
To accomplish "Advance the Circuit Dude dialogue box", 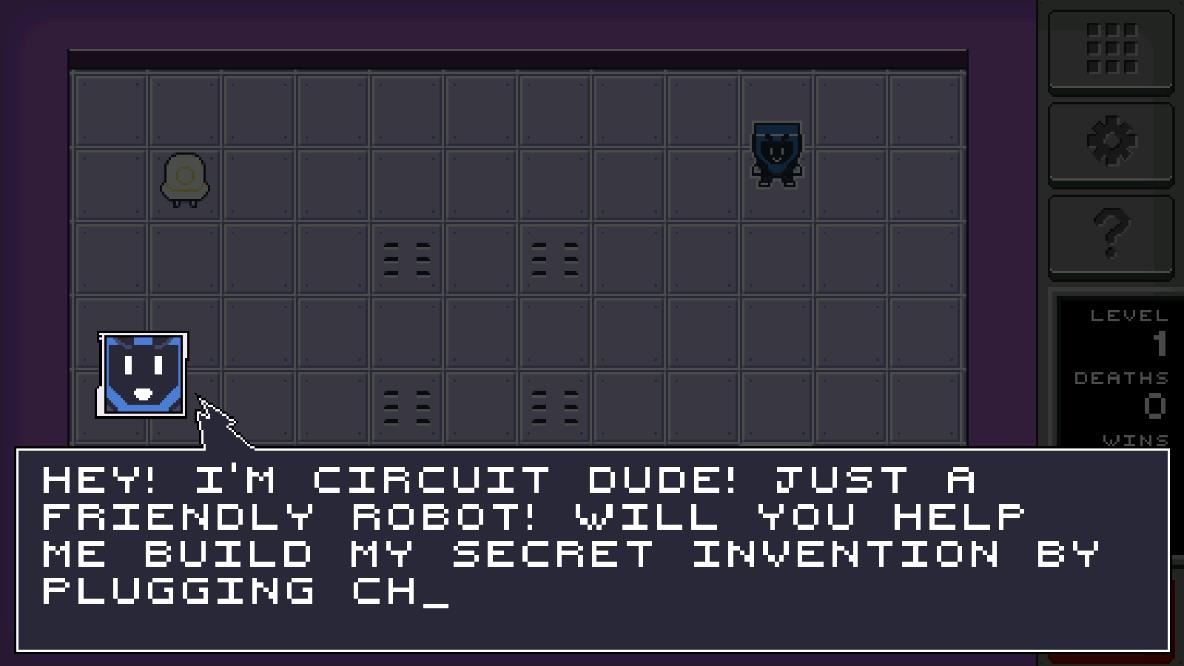I will click(x=592, y=549).
